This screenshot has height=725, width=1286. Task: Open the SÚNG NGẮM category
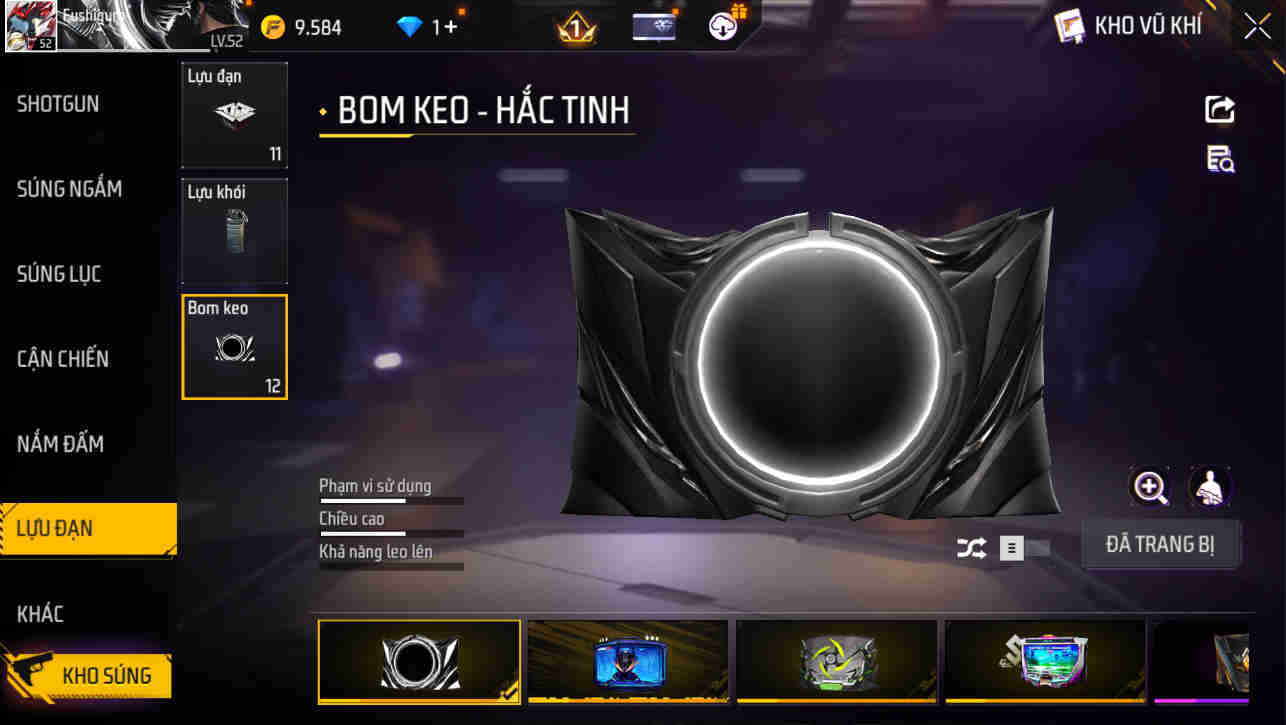(68, 189)
